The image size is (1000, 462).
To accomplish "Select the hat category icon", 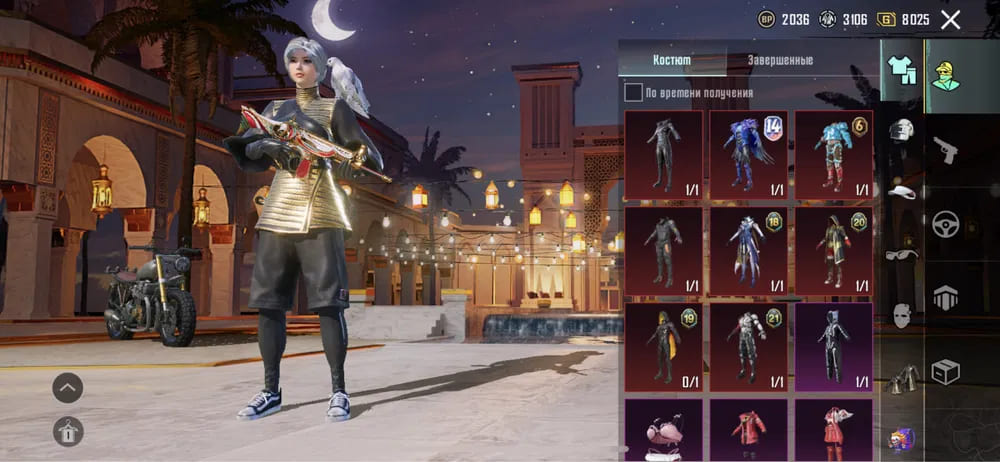I will pos(902,191).
